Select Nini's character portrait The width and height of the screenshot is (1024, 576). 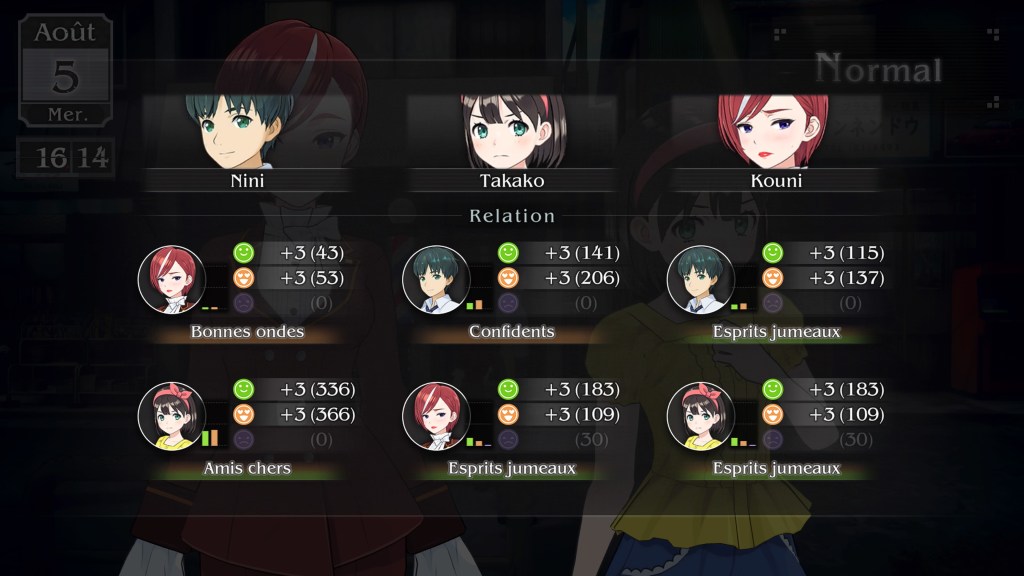pos(247,131)
